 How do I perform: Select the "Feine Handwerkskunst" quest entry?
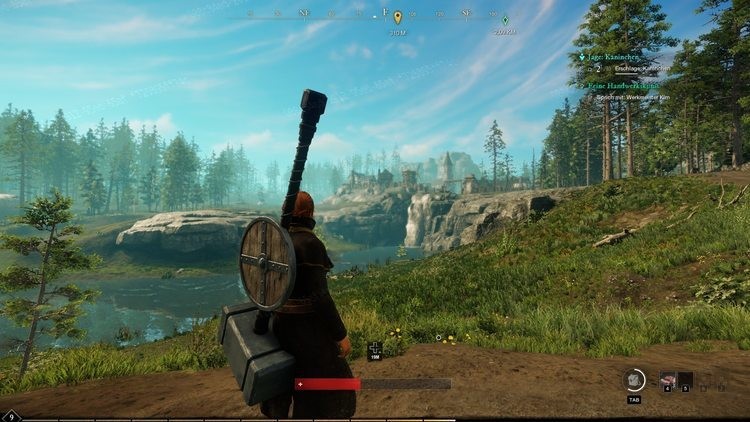(627, 86)
